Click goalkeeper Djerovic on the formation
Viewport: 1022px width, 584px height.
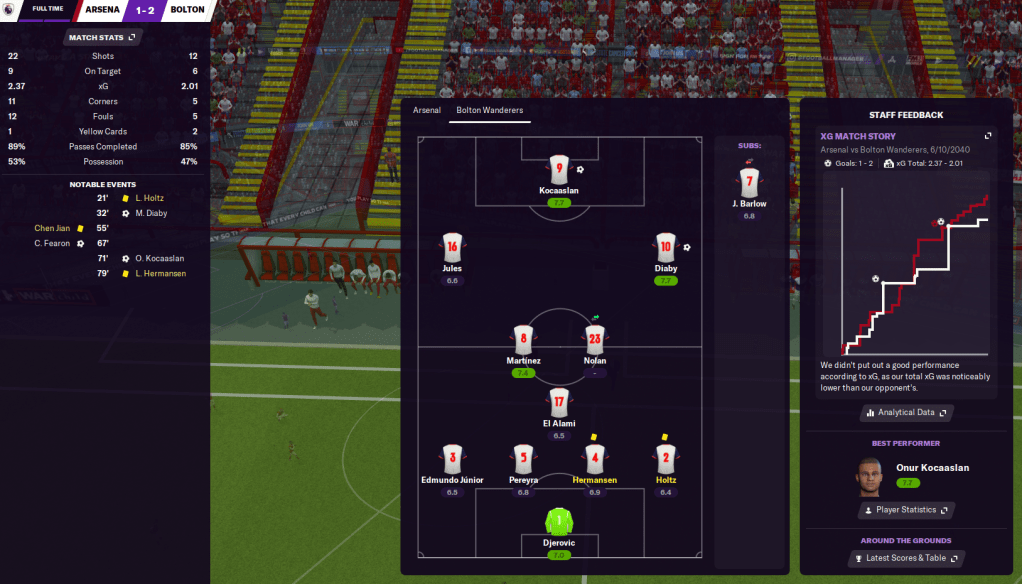[x=558, y=522]
